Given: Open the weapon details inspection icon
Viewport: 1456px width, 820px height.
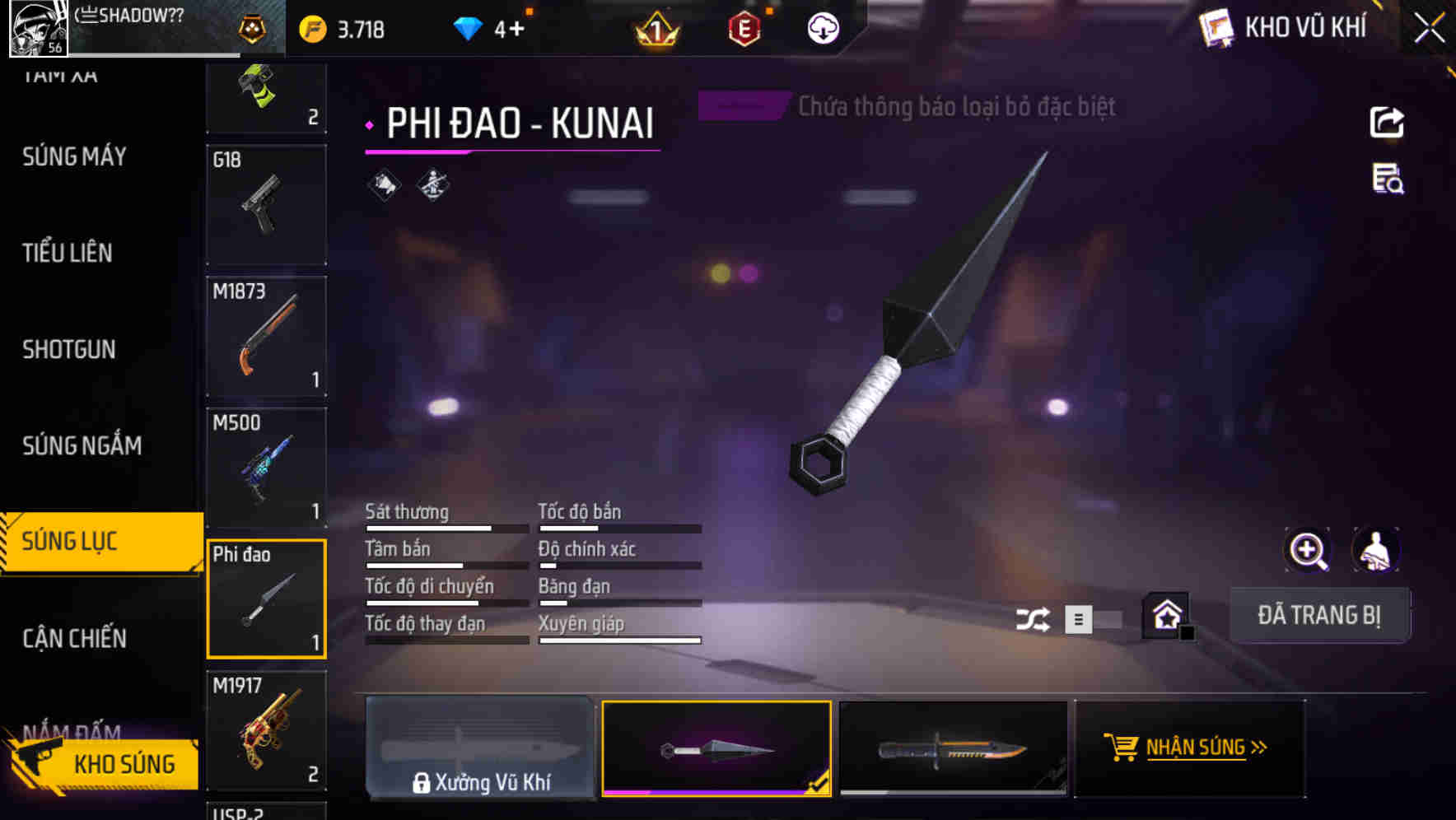Looking at the screenshot, I should 1386,183.
